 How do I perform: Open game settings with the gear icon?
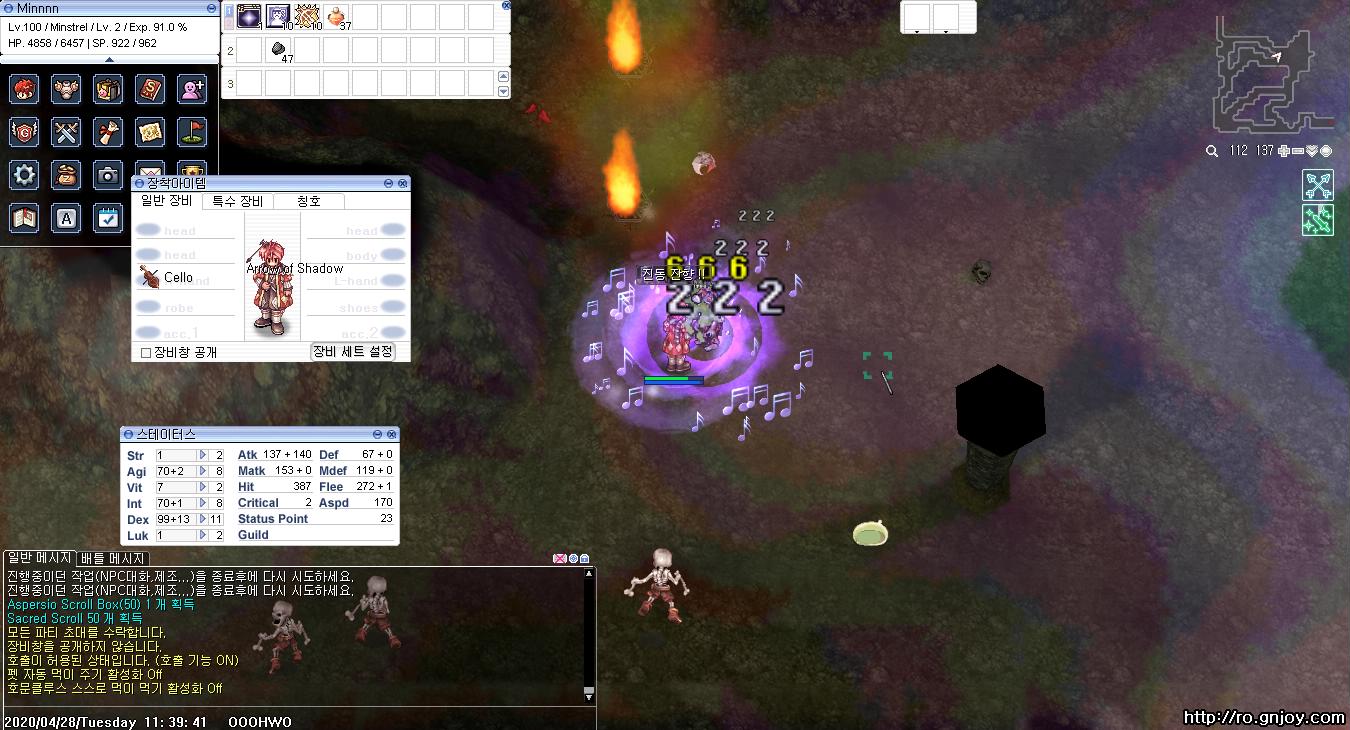pos(24,175)
